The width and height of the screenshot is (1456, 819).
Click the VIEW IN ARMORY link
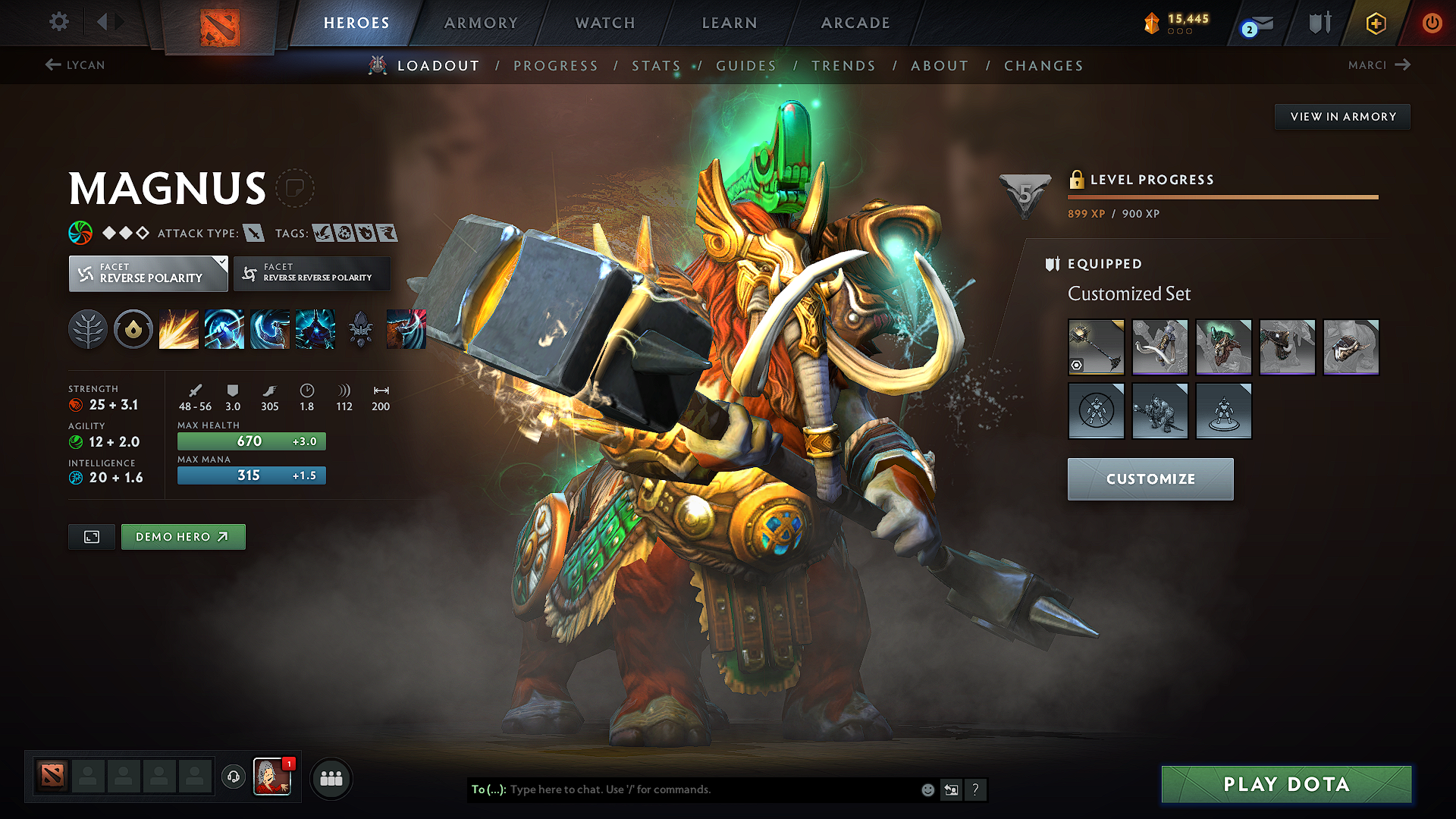tap(1342, 116)
